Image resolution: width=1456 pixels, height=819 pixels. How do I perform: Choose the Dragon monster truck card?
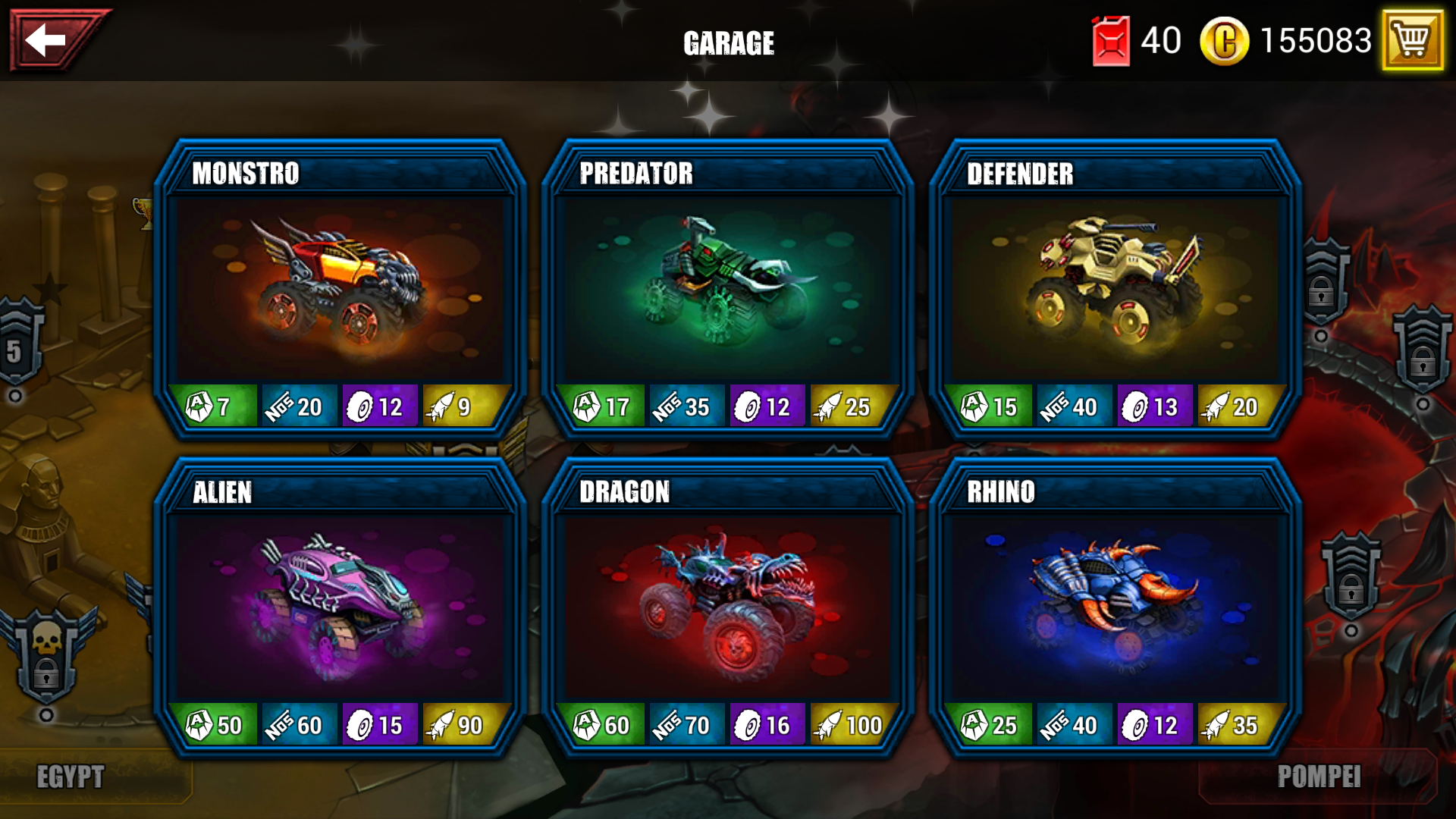click(728, 607)
